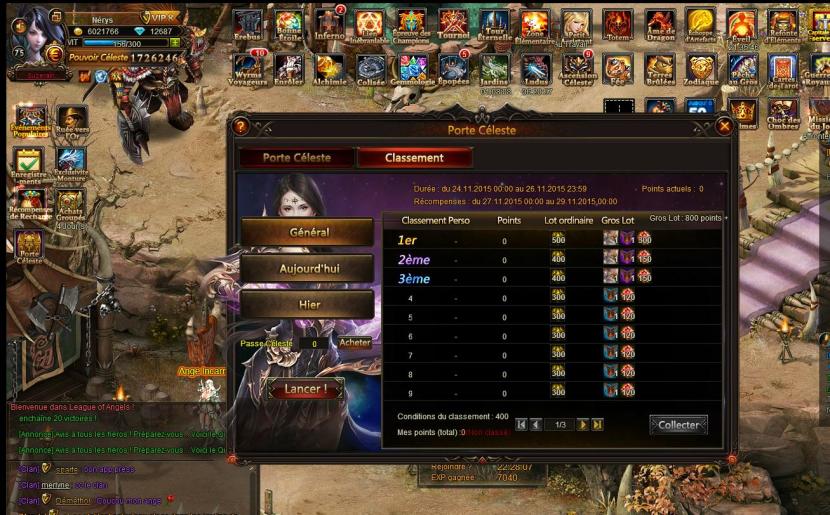Switch to the Porte Céleste tab

click(x=296, y=158)
